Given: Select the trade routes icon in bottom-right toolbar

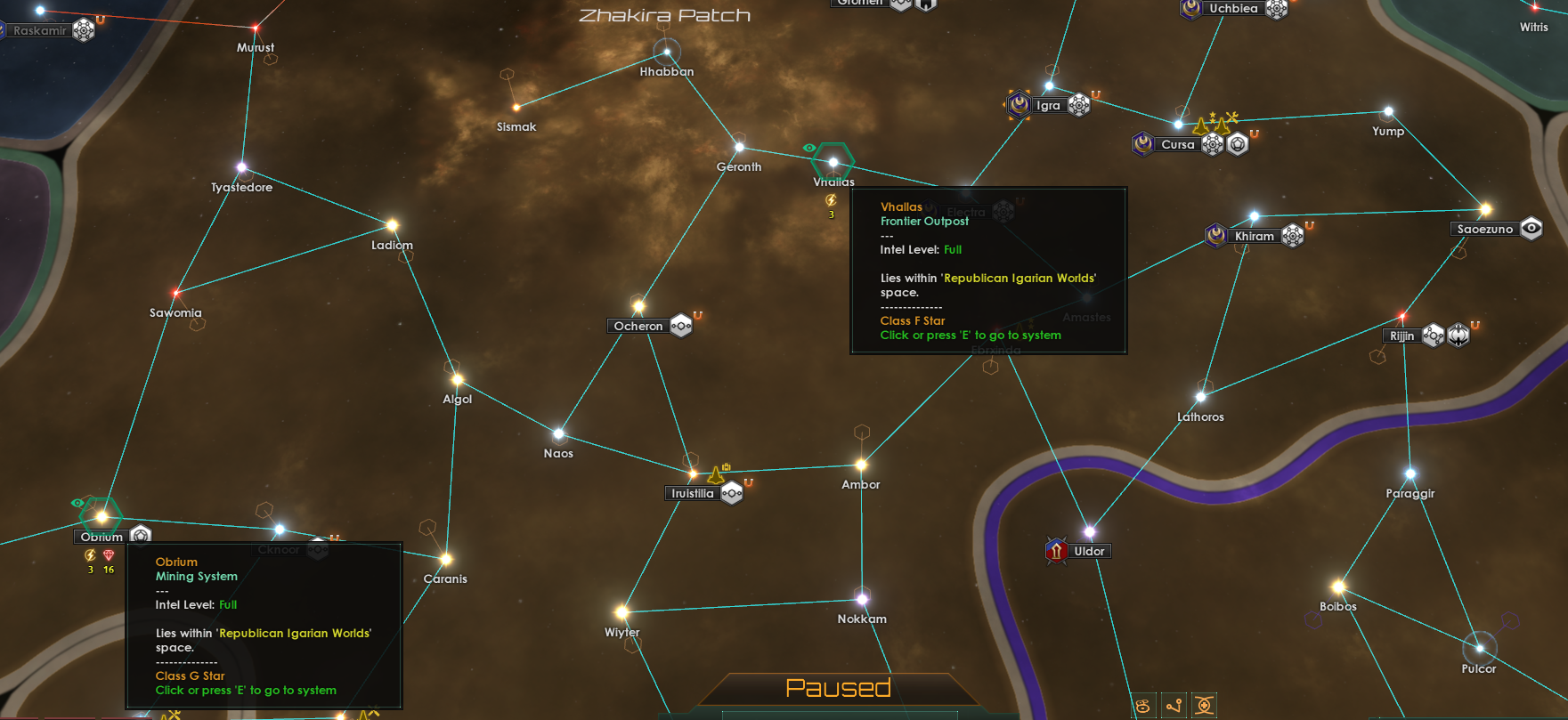Looking at the screenshot, I should coord(1175,707).
